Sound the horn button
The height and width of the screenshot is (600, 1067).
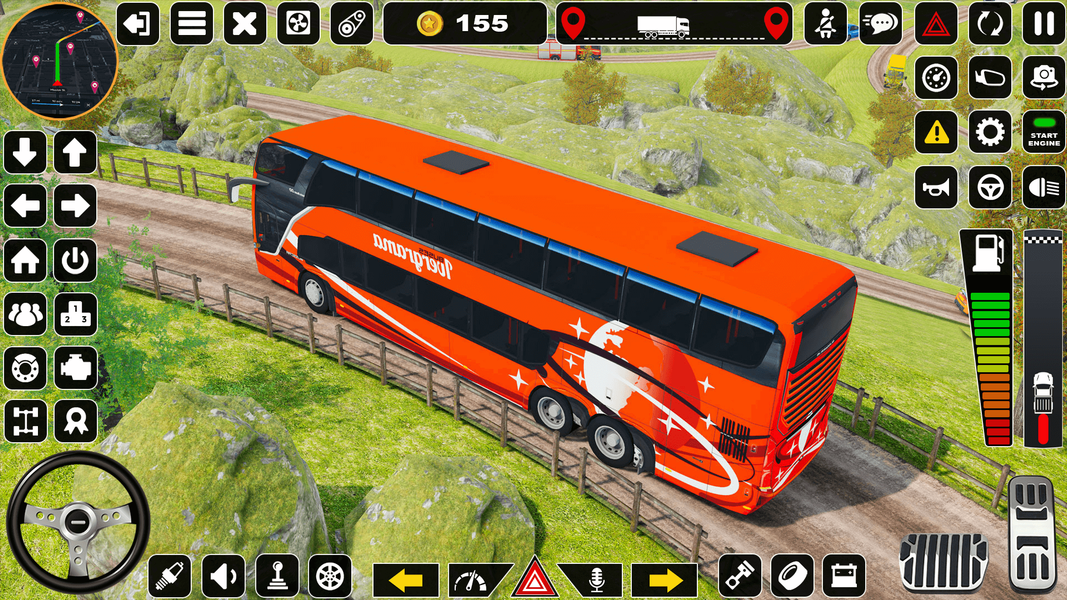[x=936, y=187]
